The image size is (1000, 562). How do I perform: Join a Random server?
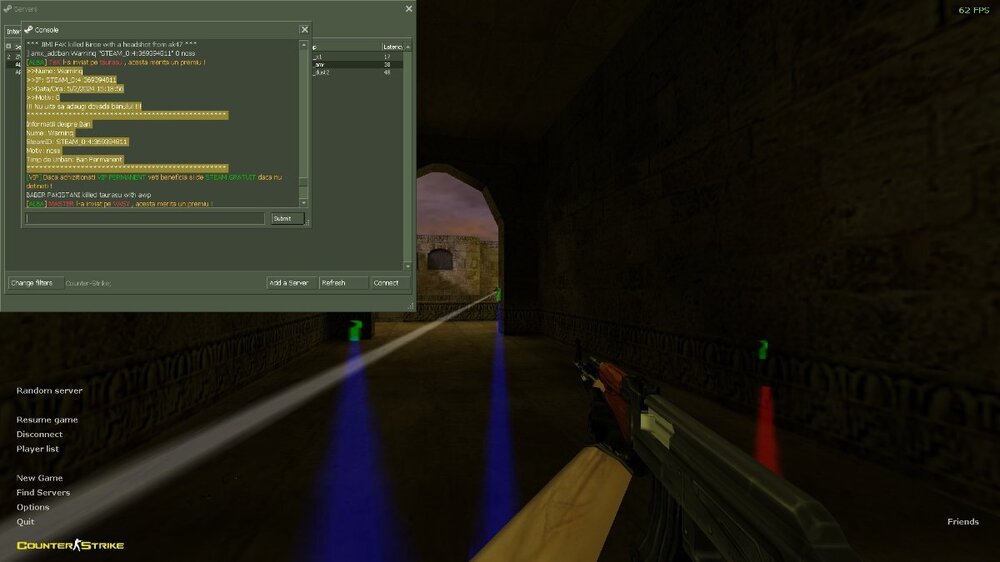[49, 391]
